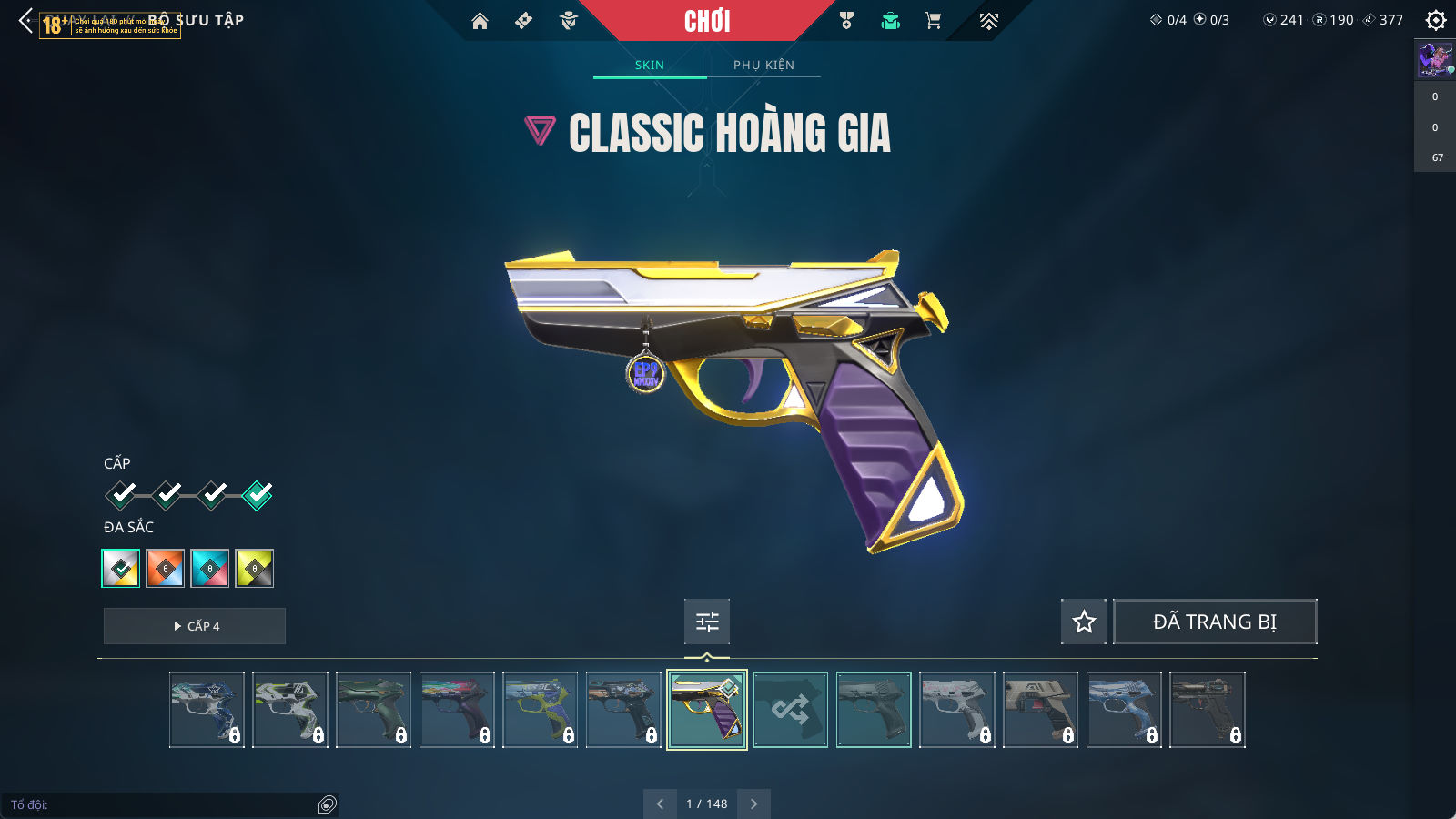Image resolution: width=1456 pixels, height=819 pixels.
Task: Select the default Classic skin thumbnail
Action: coord(874,710)
